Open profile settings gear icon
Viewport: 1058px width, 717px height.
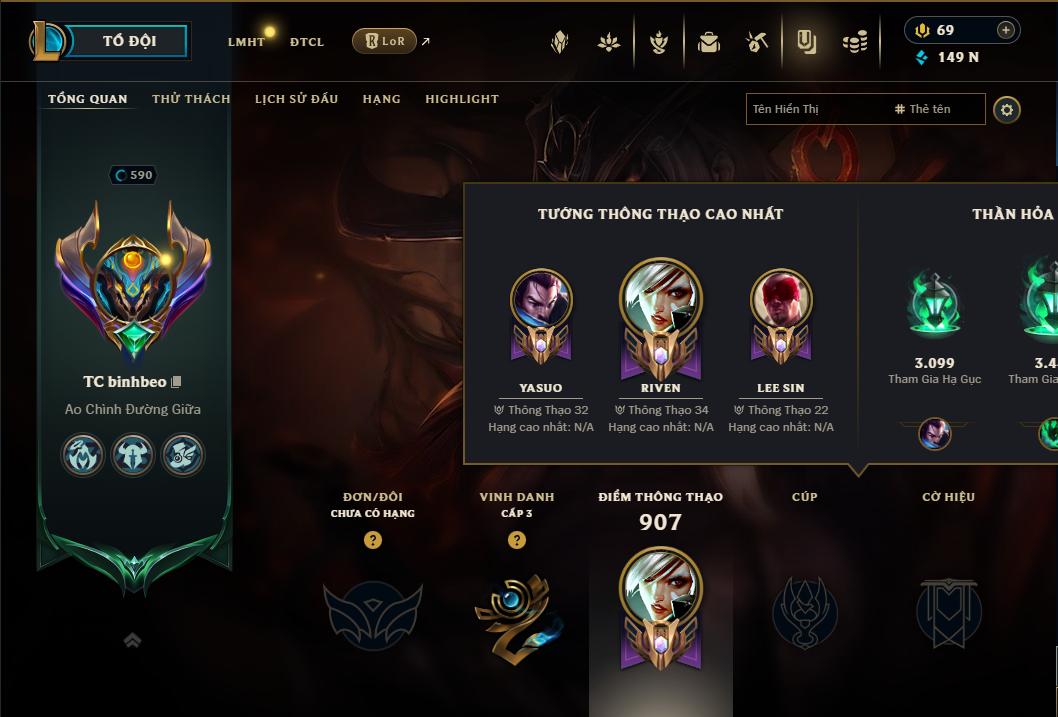[1006, 109]
